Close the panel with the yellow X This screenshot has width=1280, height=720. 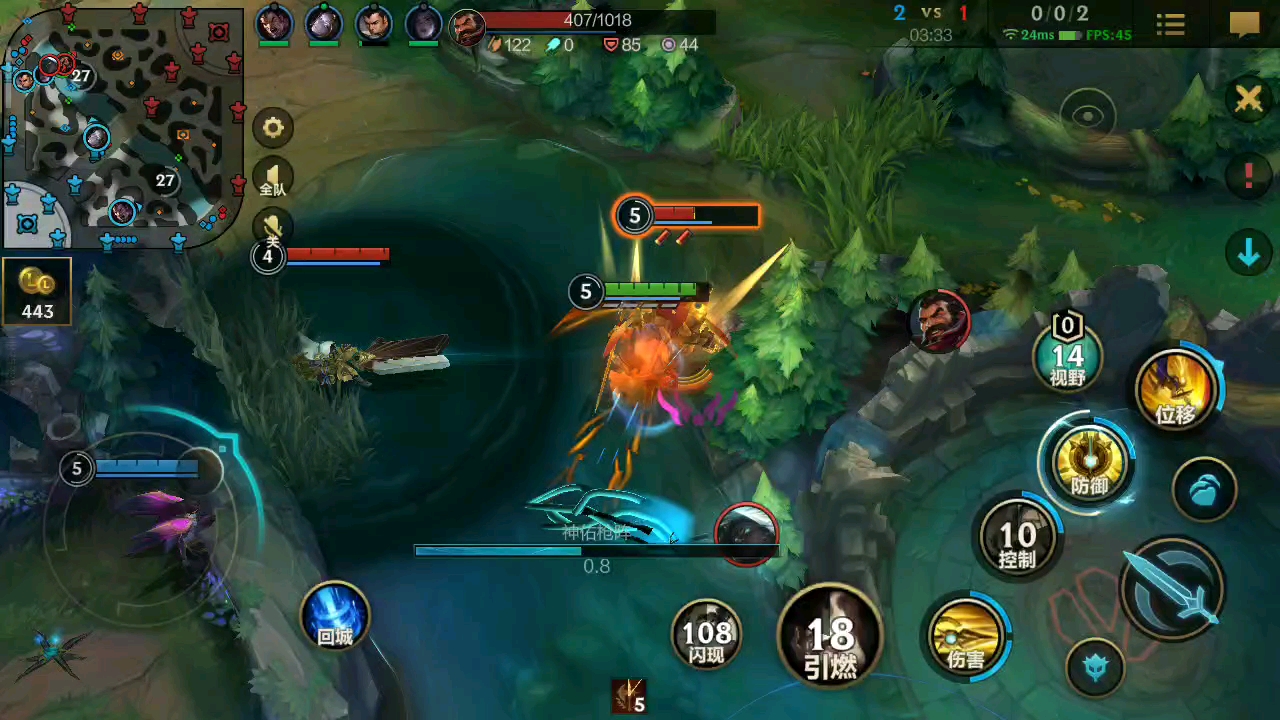click(x=1249, y=99)
